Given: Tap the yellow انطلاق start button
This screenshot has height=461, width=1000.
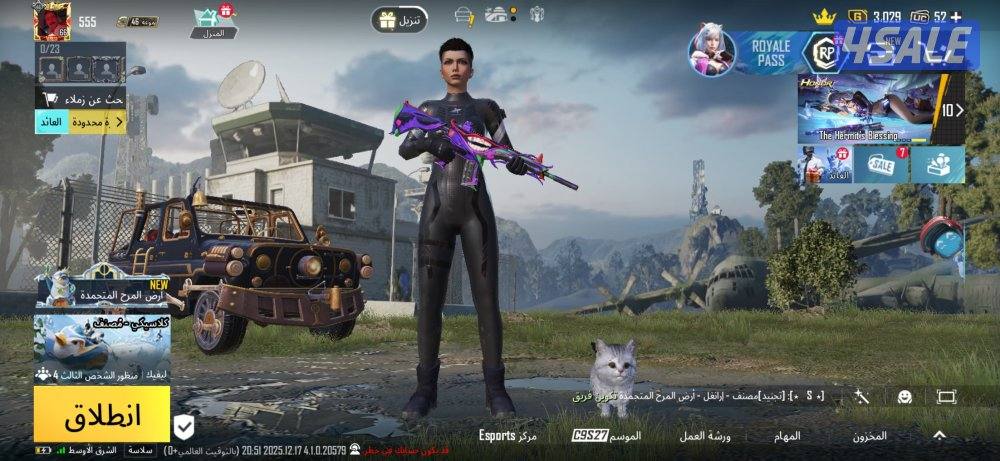Looking at the screenshot, I should pos(102,414).
